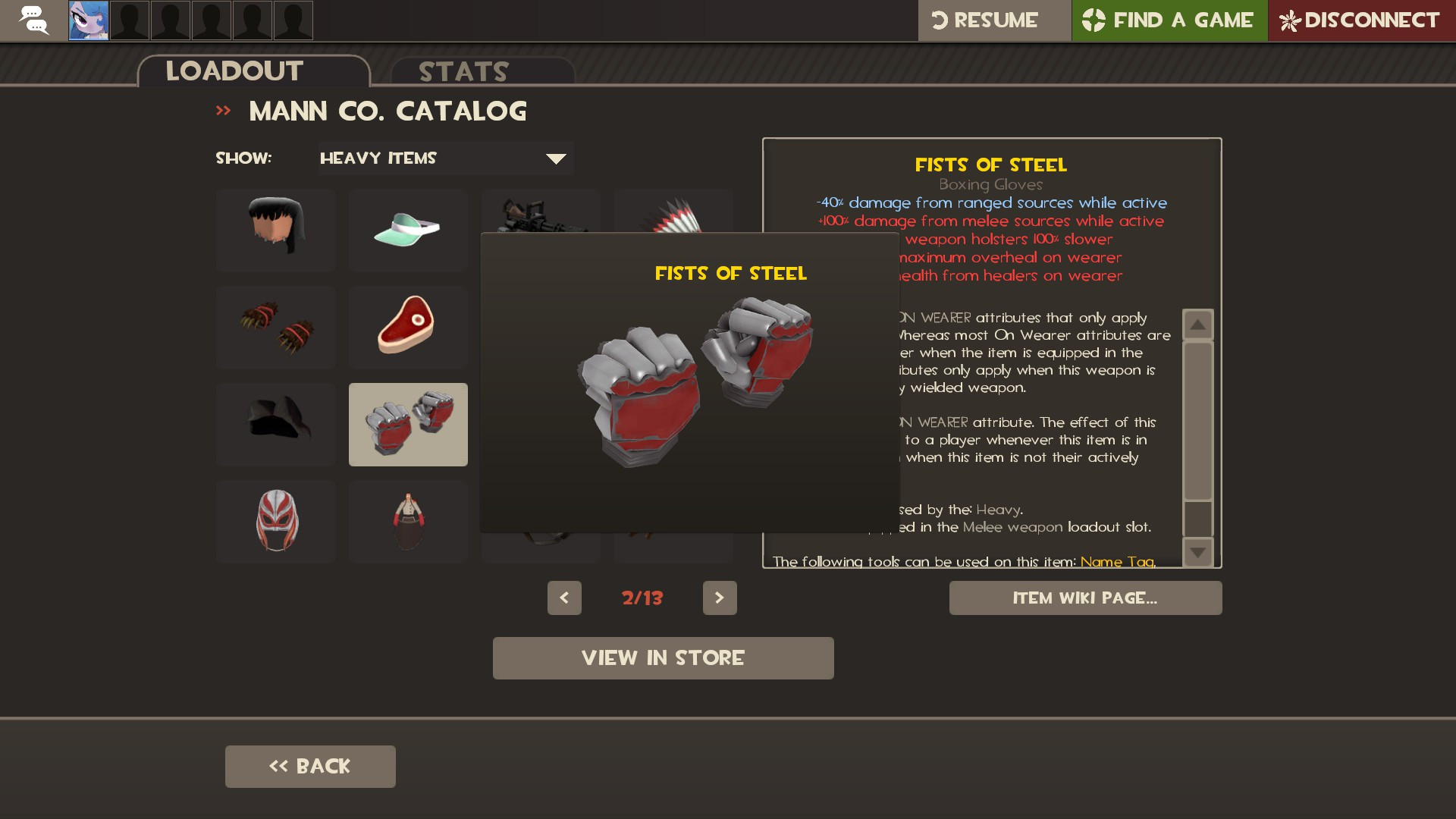The width and height of the screenshot is (1456, 819).
Task: Switch to the Stats tab
Action: point(463,71)
